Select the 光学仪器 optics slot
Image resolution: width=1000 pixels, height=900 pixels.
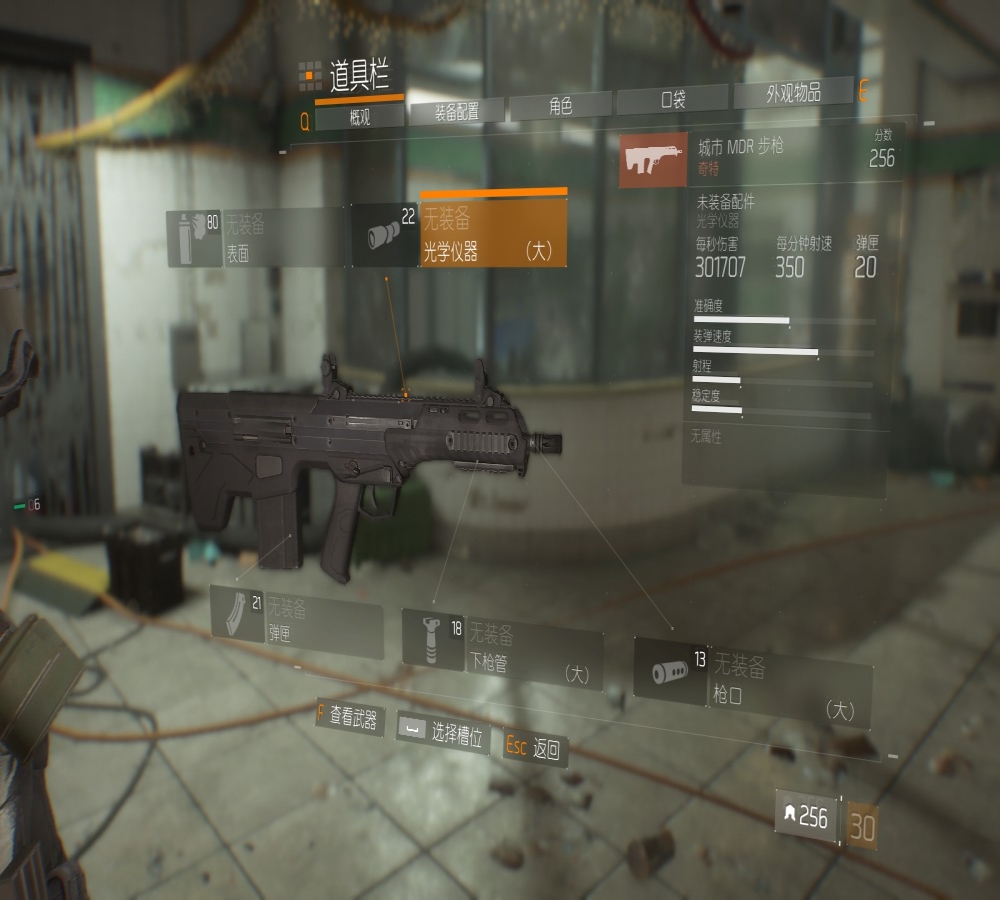460,234
